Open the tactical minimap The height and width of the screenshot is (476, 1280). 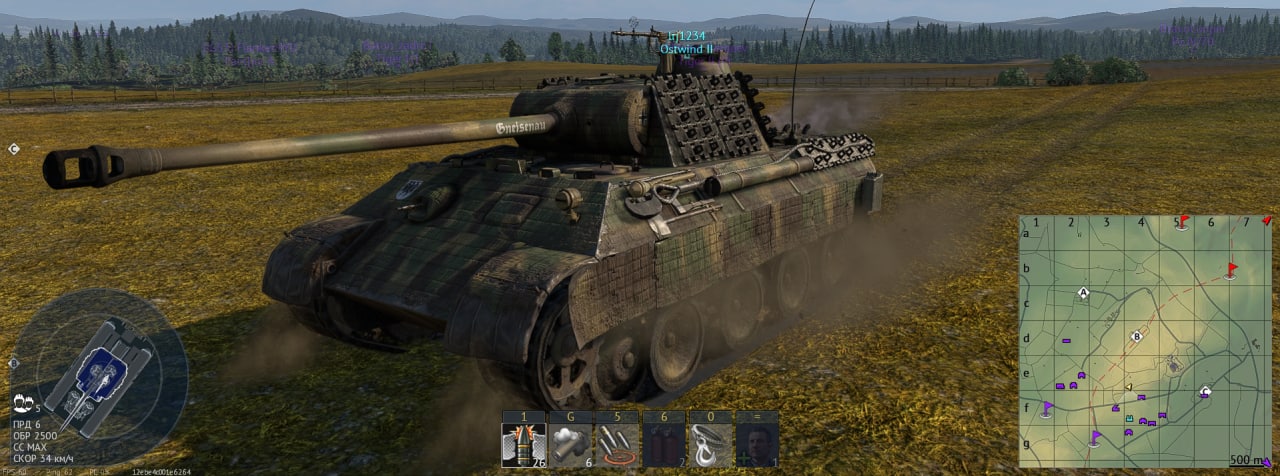tap(1146, 341)
